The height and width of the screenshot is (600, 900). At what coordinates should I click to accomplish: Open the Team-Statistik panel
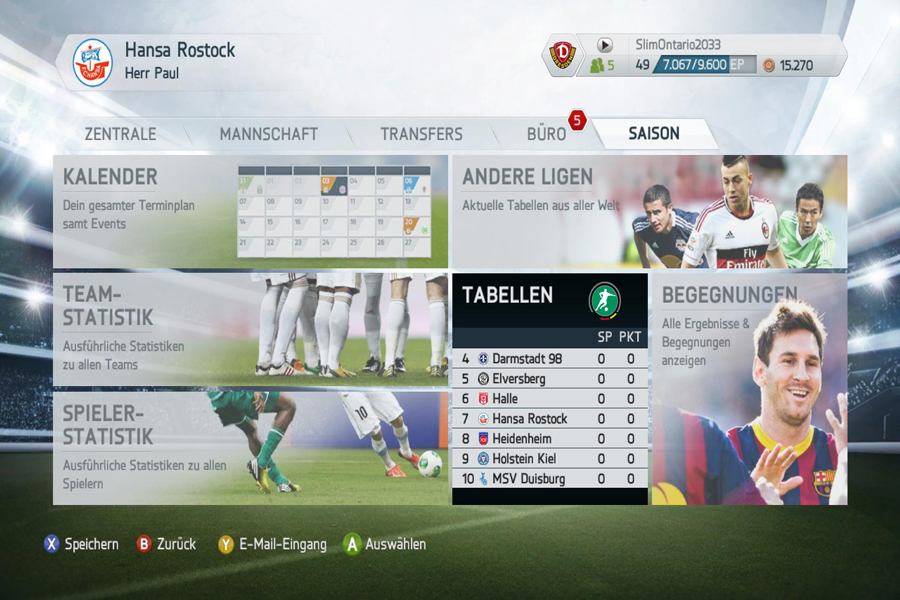[x=250, y=329]
